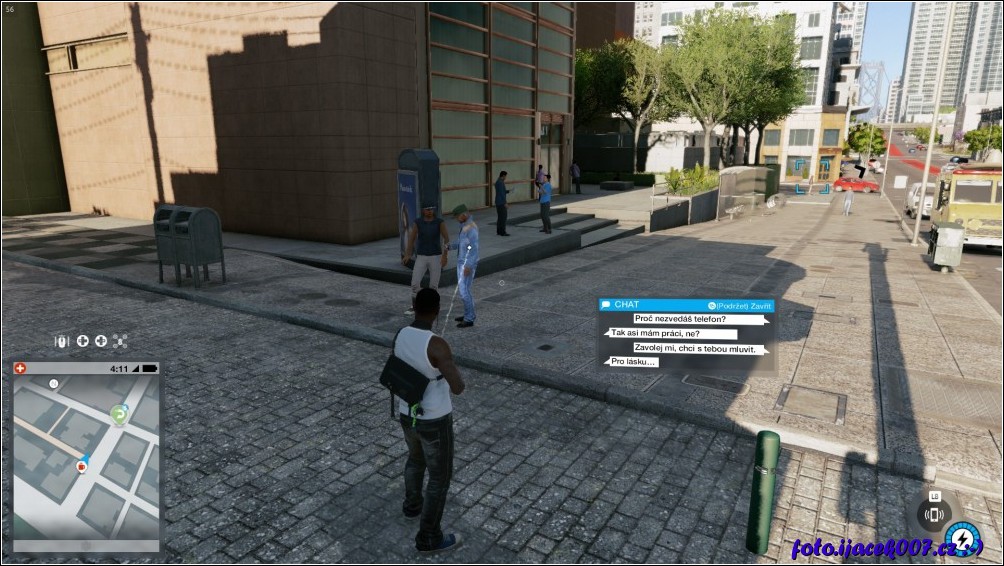
Task: Click the mouse icon above the minimap
Action: pos(61,341)
